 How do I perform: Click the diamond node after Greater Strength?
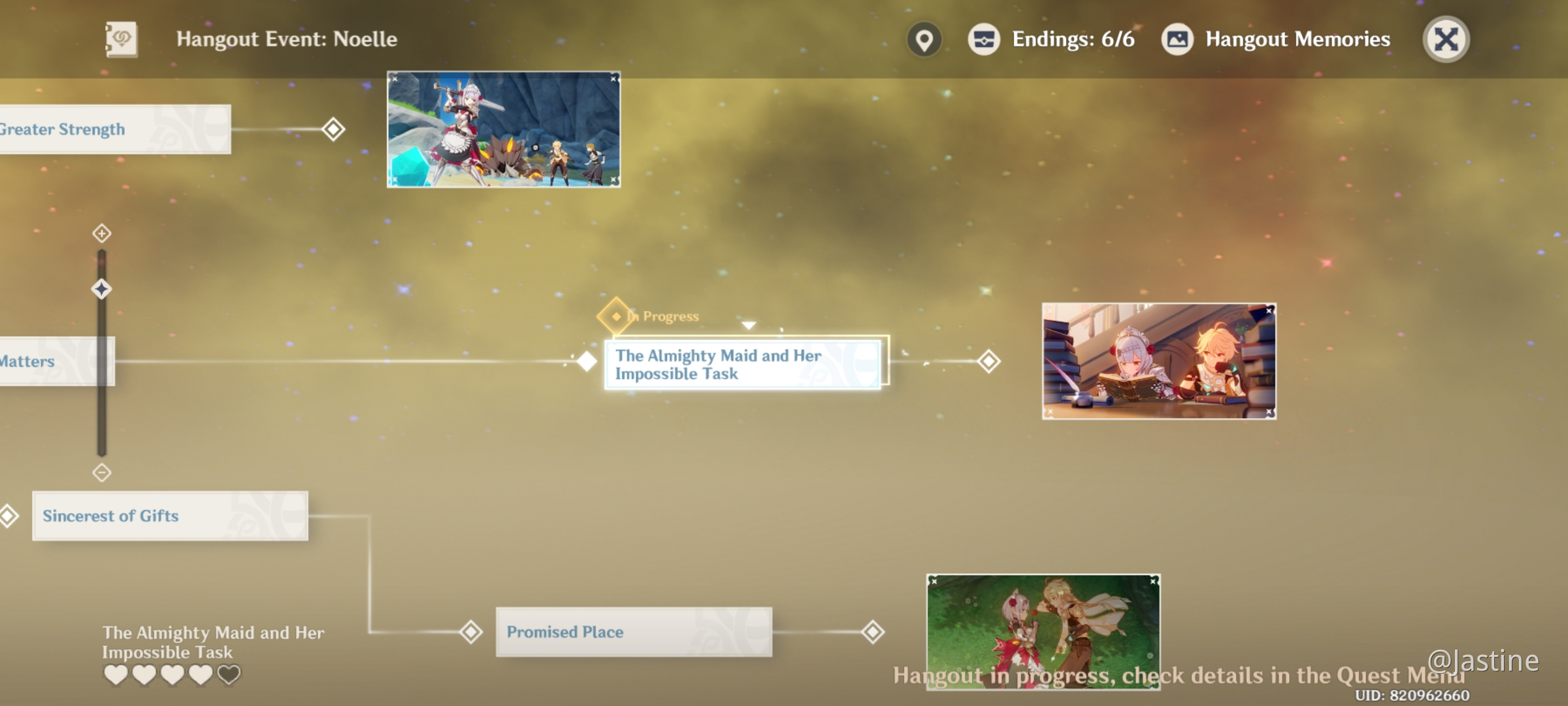click(x=333, y=129)
